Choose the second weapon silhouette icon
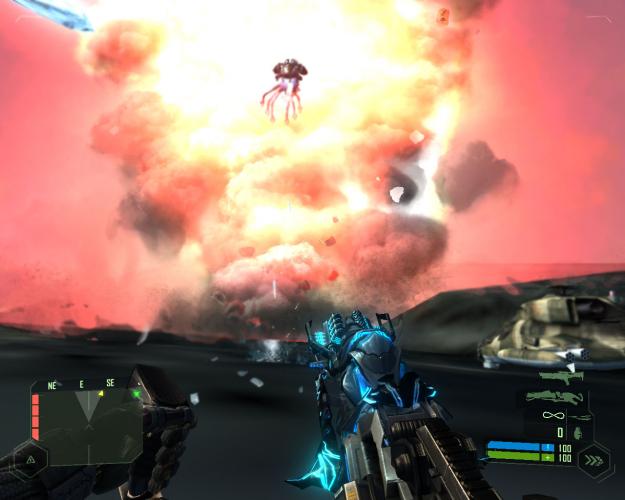Viewport: 625px width, 500px height. click(x=554, y=397)
